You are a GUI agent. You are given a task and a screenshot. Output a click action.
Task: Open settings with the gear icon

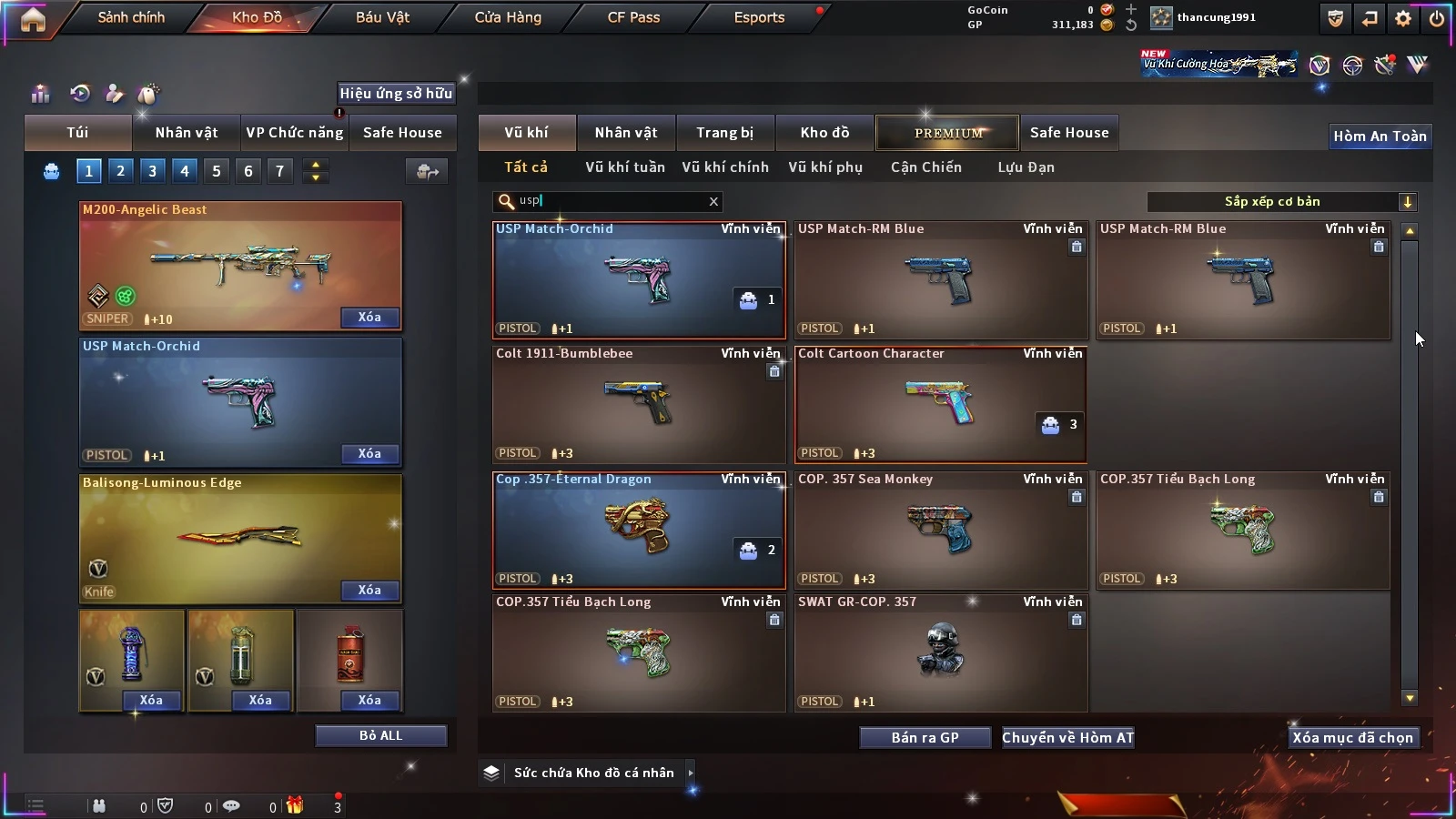(1402, 18)
